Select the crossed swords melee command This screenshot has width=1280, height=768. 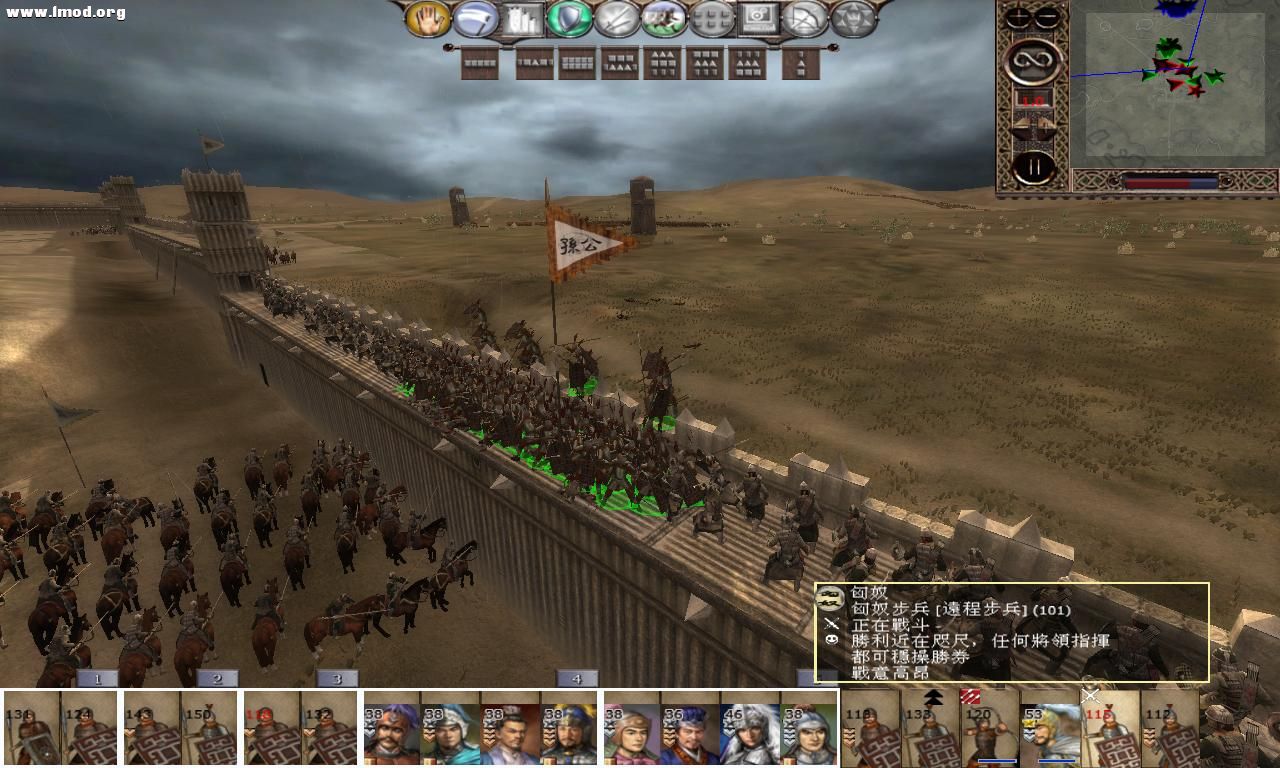coord(617,18)
